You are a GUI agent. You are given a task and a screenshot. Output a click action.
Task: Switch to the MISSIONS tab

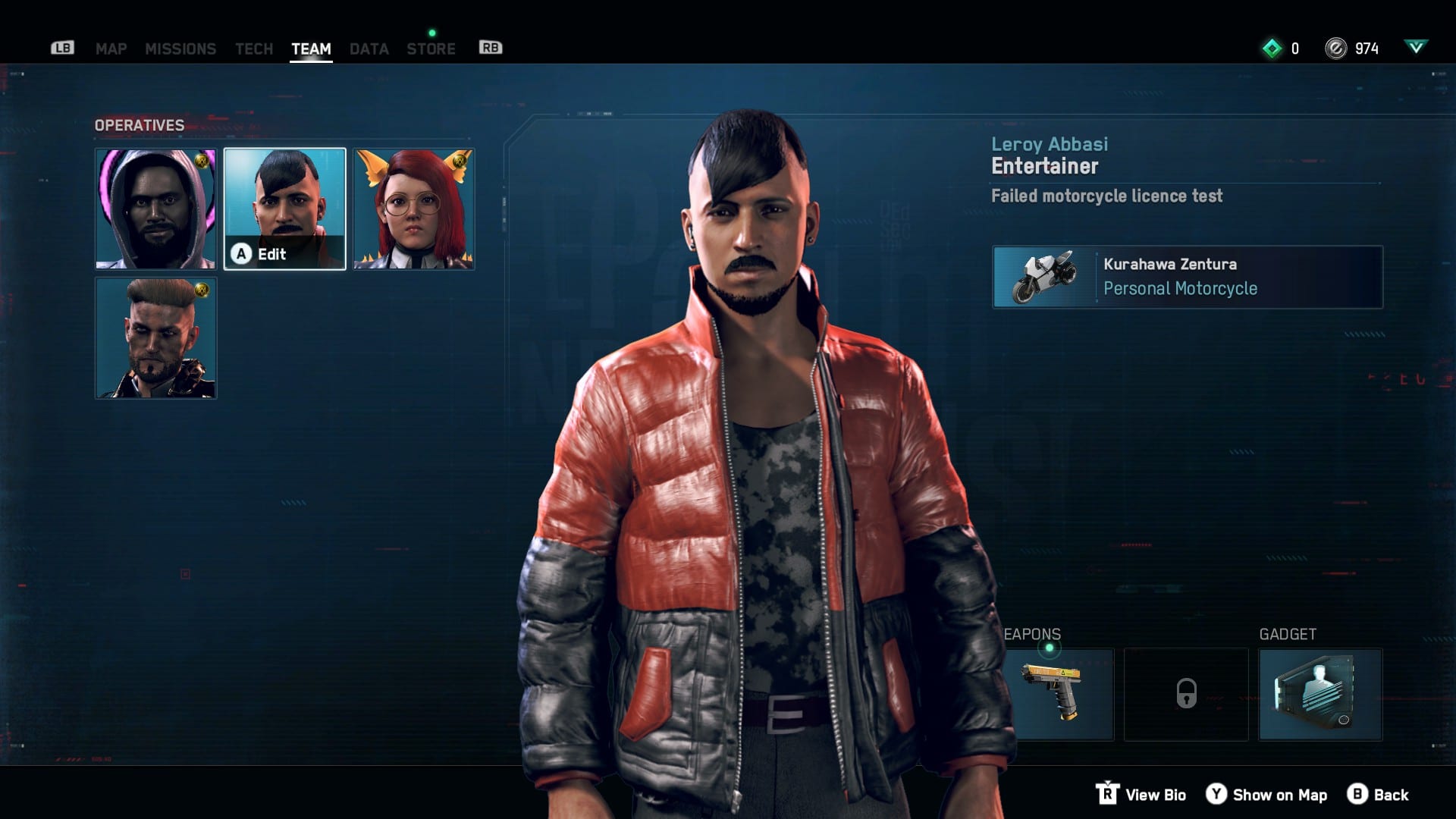(x=180, y=49)
